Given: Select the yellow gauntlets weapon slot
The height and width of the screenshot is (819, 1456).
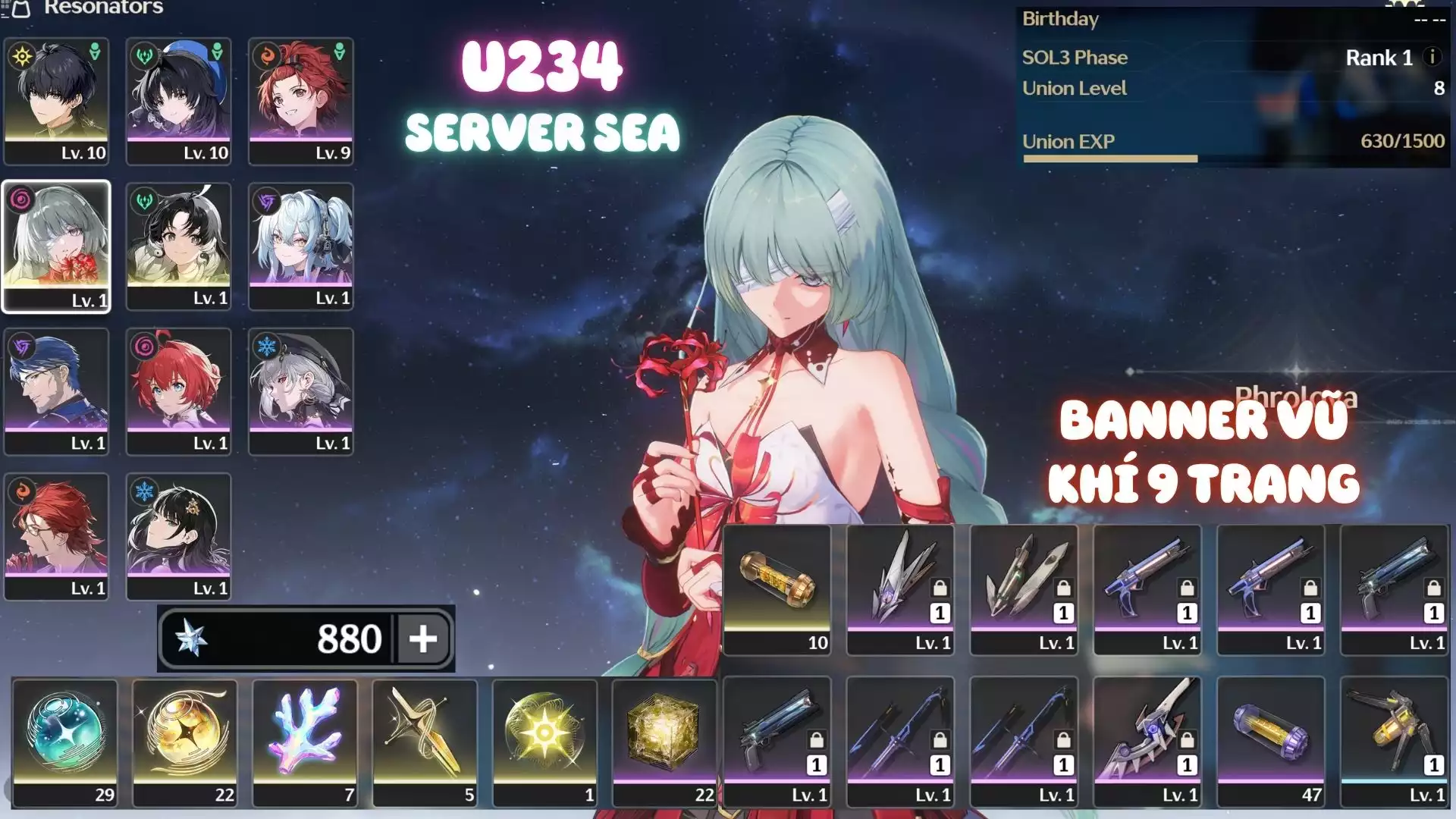Looking at the screenshot, I should point(1394,742).
